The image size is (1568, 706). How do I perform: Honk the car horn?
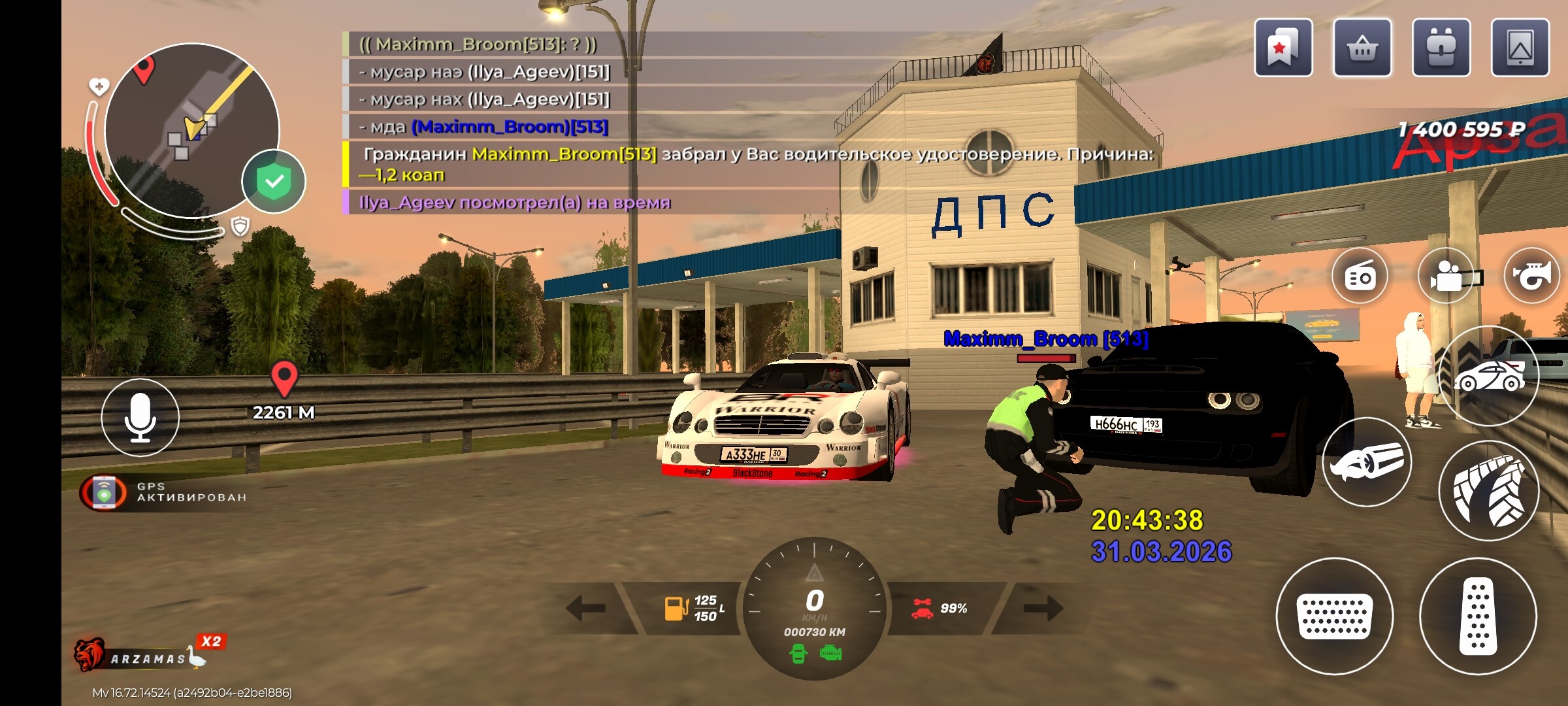coord(1532,277)
